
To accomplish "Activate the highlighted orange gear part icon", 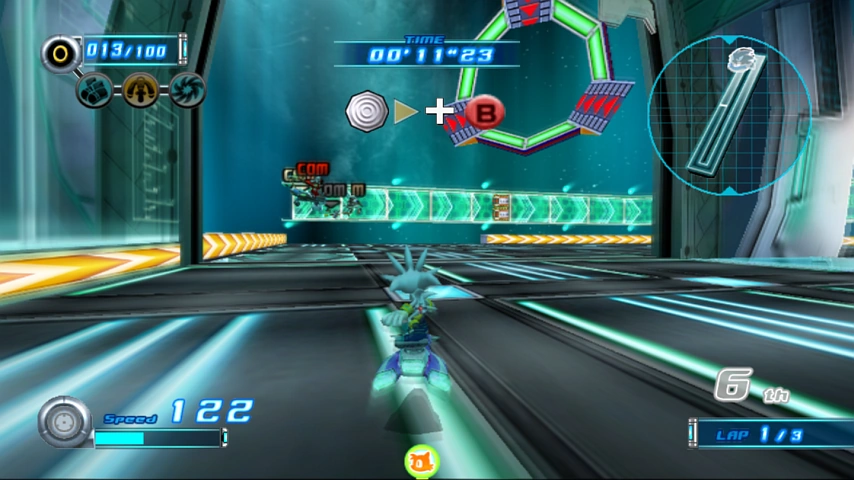I will (141, 90).
